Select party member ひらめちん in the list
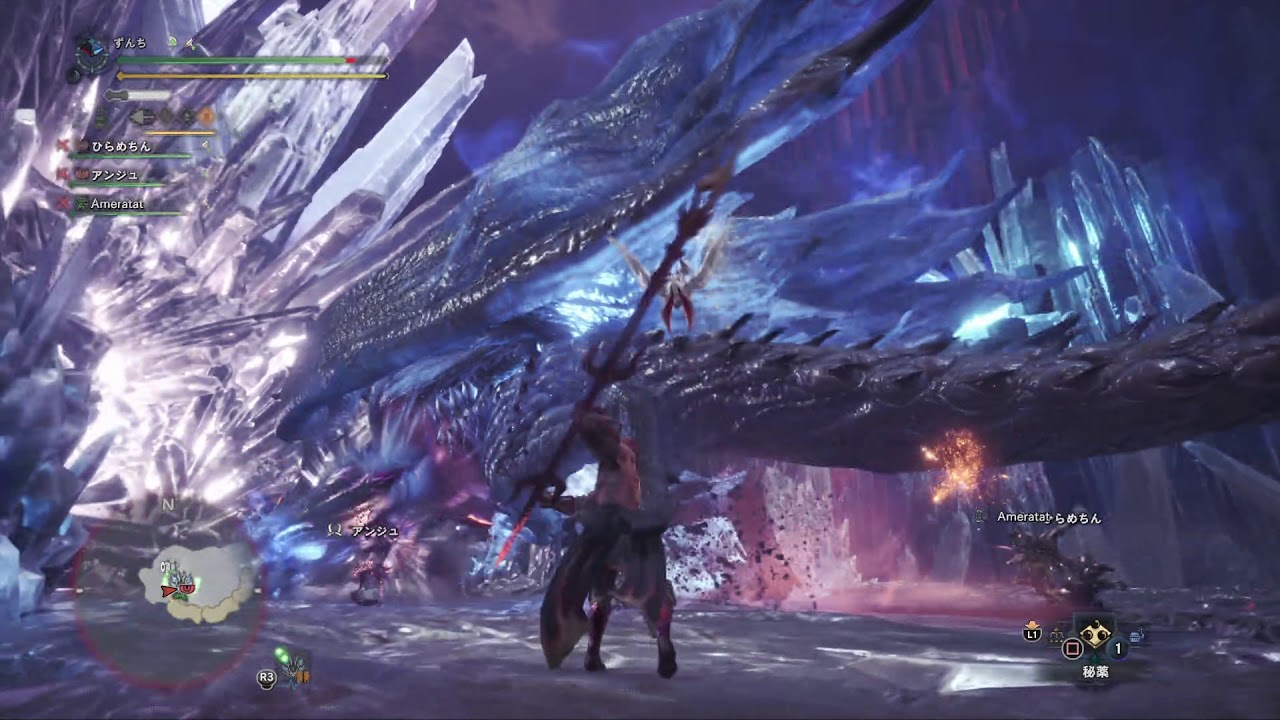 pos(122,146)
